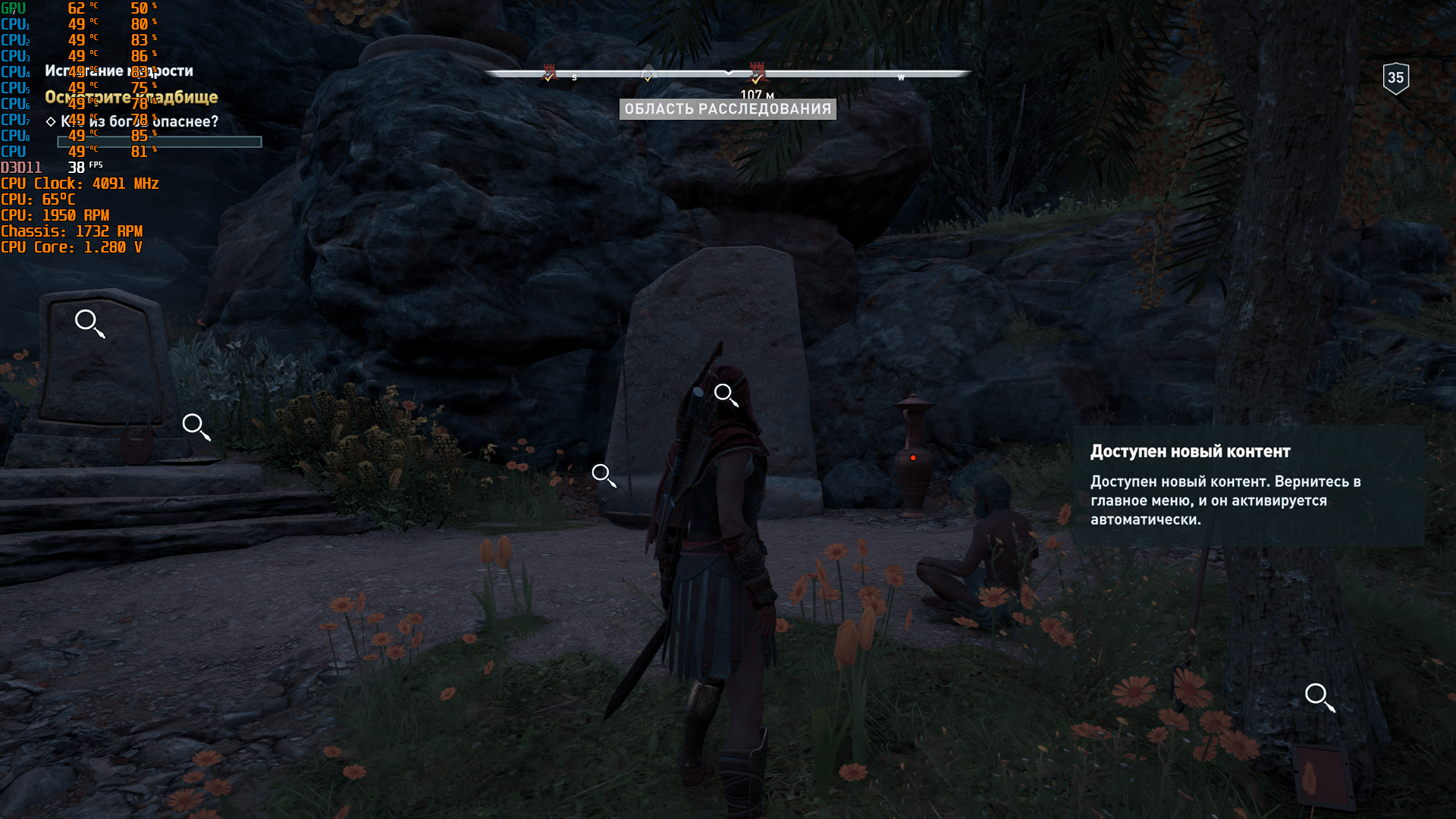The width and height of the screenshot is (1456, 819).
Task: Inspect the clue magnifier at the tree base
Action: [x=1318, y=696]
